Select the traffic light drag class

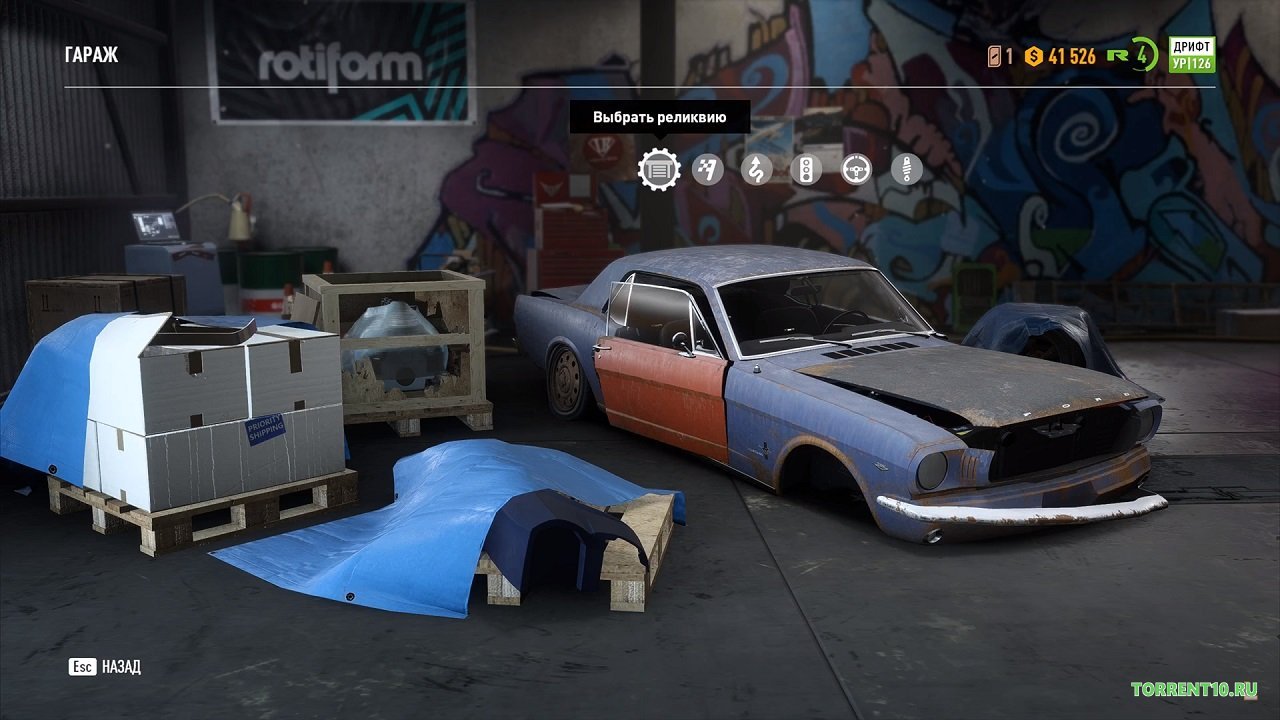coord(806,170)
